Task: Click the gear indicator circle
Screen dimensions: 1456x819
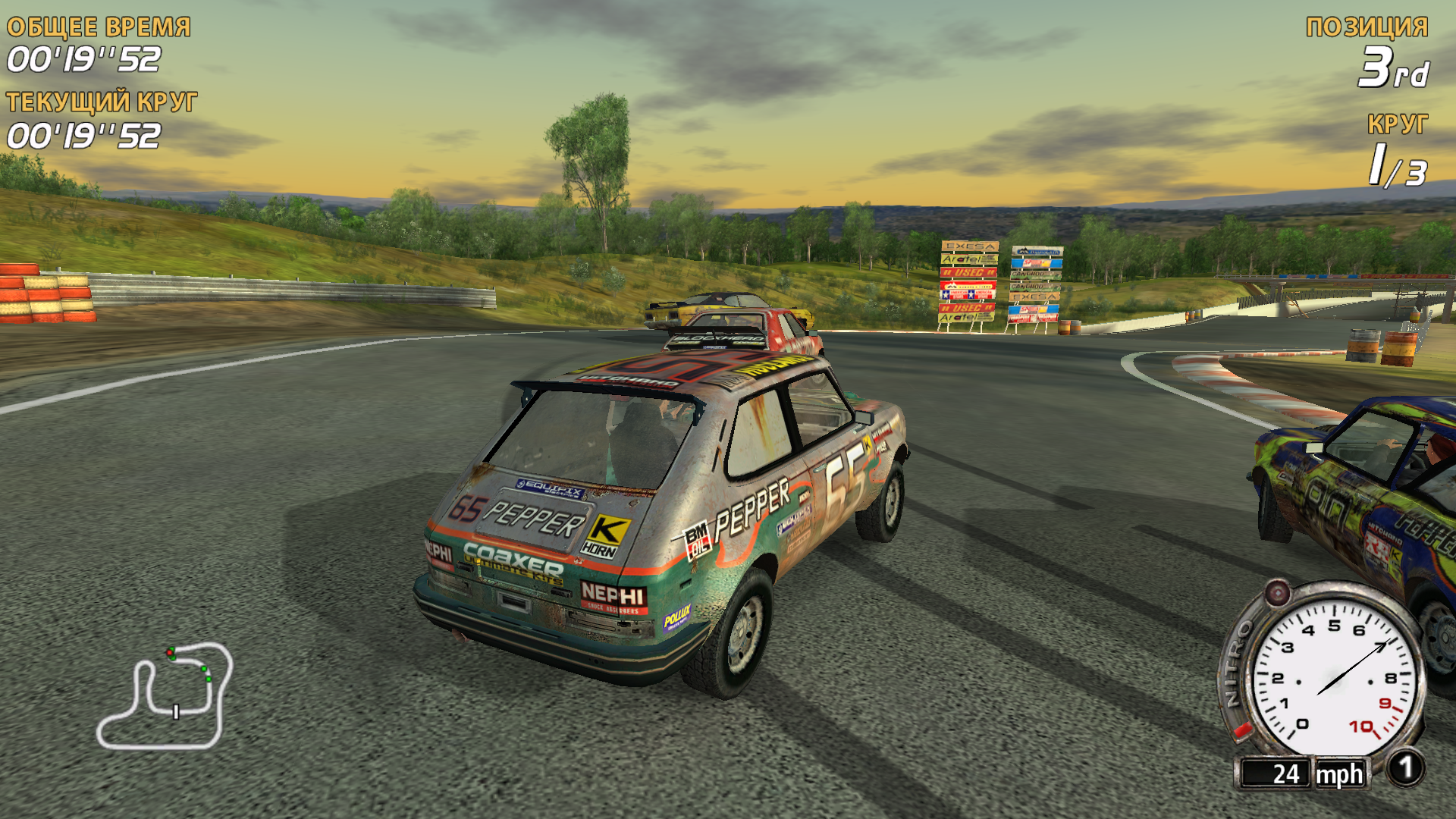Action: (1405, 769)
